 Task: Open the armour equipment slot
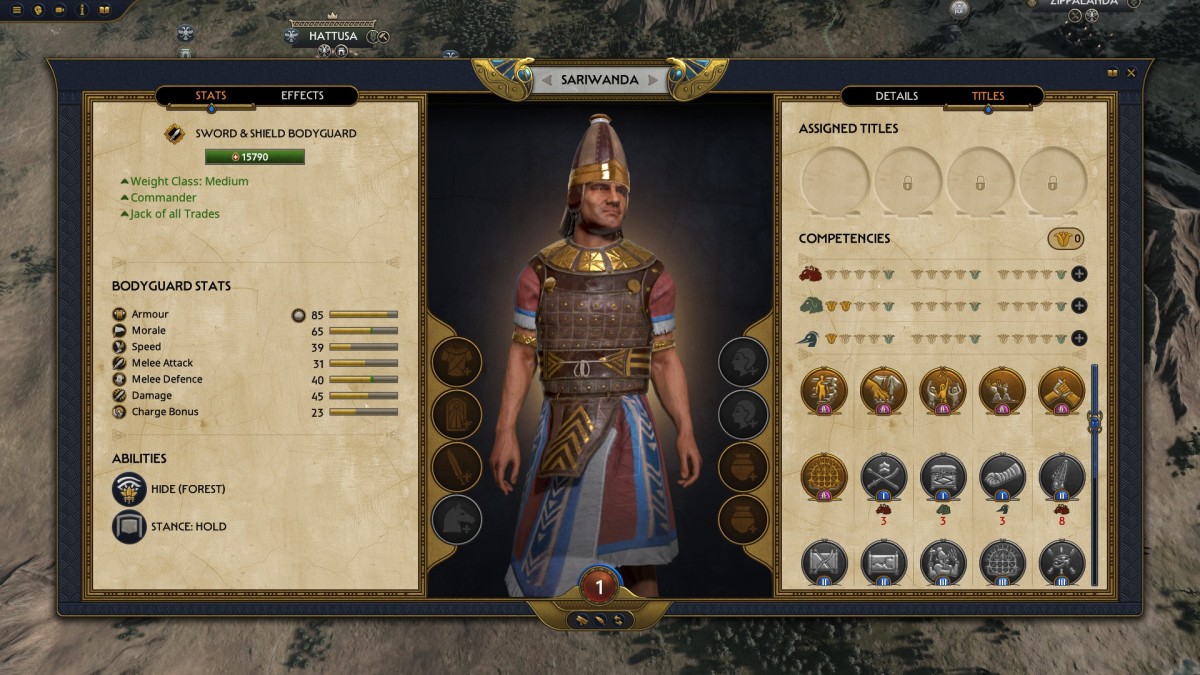coord(457,362)
